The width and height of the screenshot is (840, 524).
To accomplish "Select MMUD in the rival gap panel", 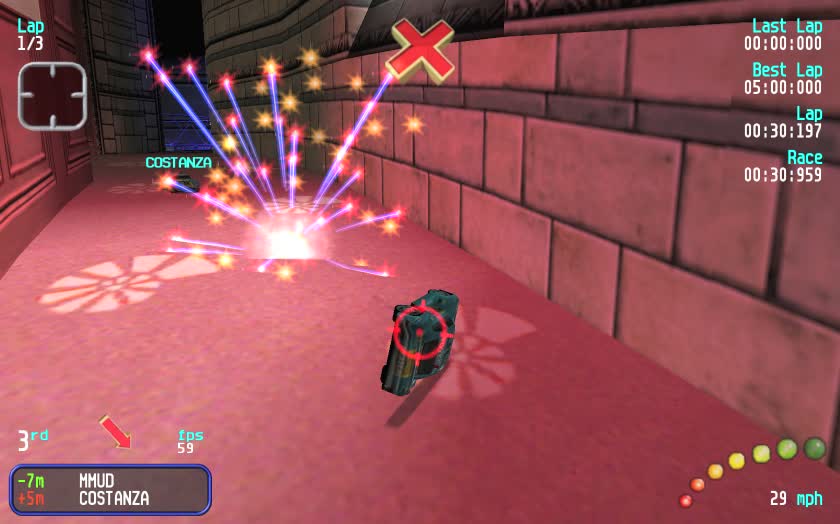I will click(100, 480).
